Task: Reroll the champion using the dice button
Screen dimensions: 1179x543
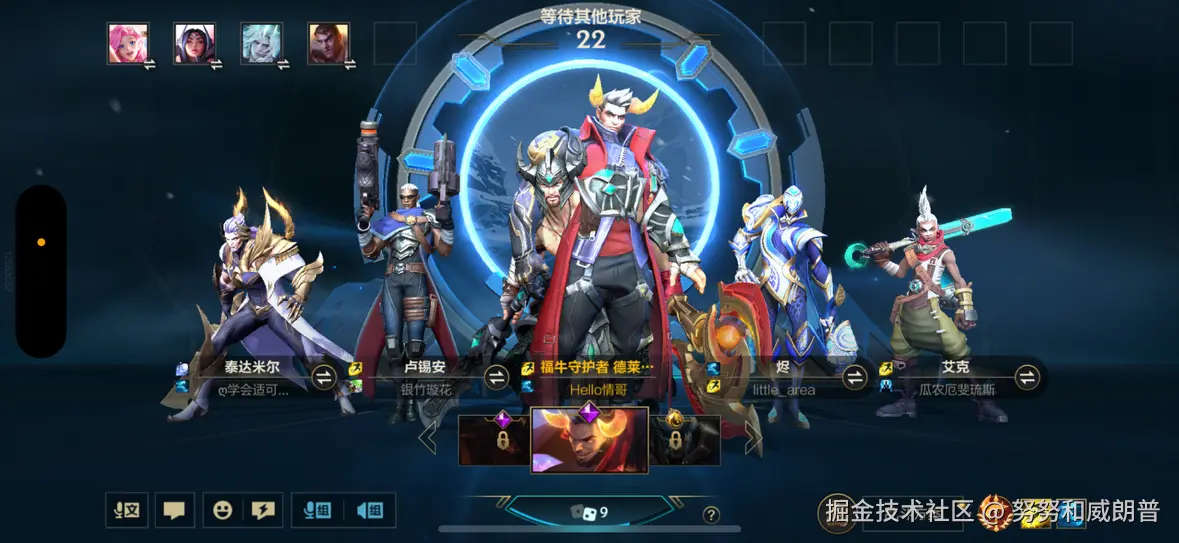Action: (589, 512)
